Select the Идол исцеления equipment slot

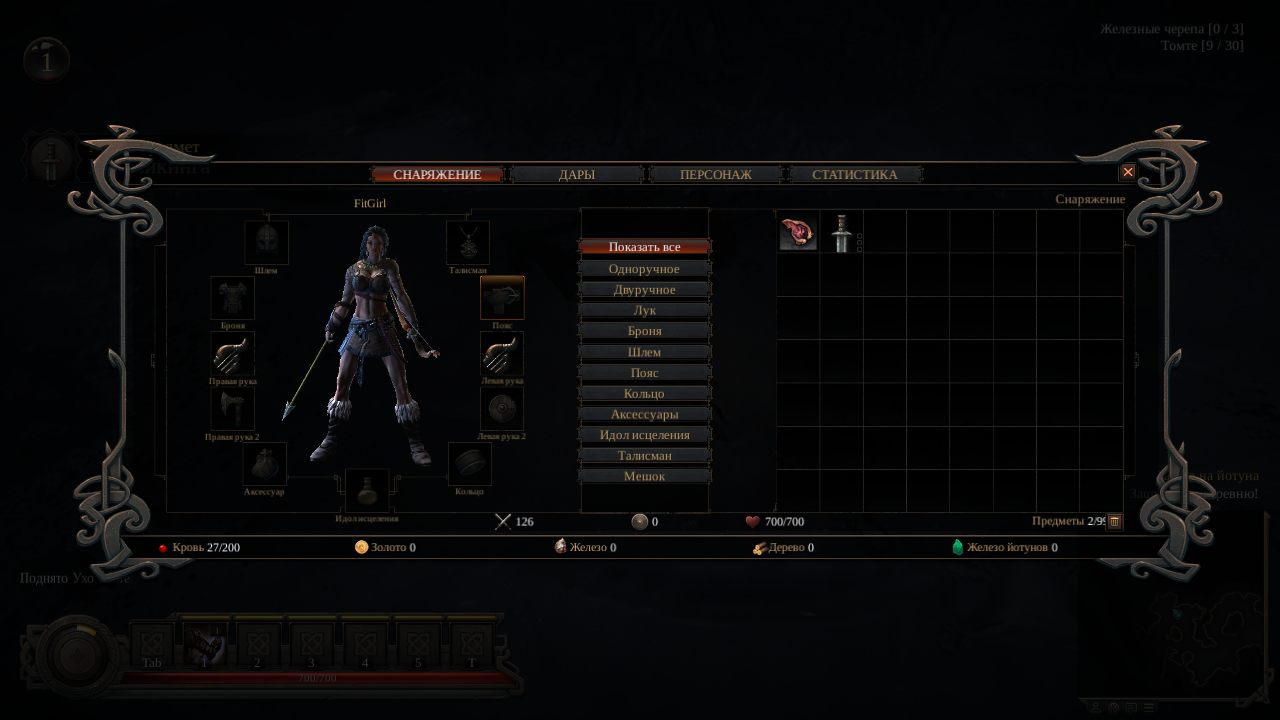click(x=367, y=490)
